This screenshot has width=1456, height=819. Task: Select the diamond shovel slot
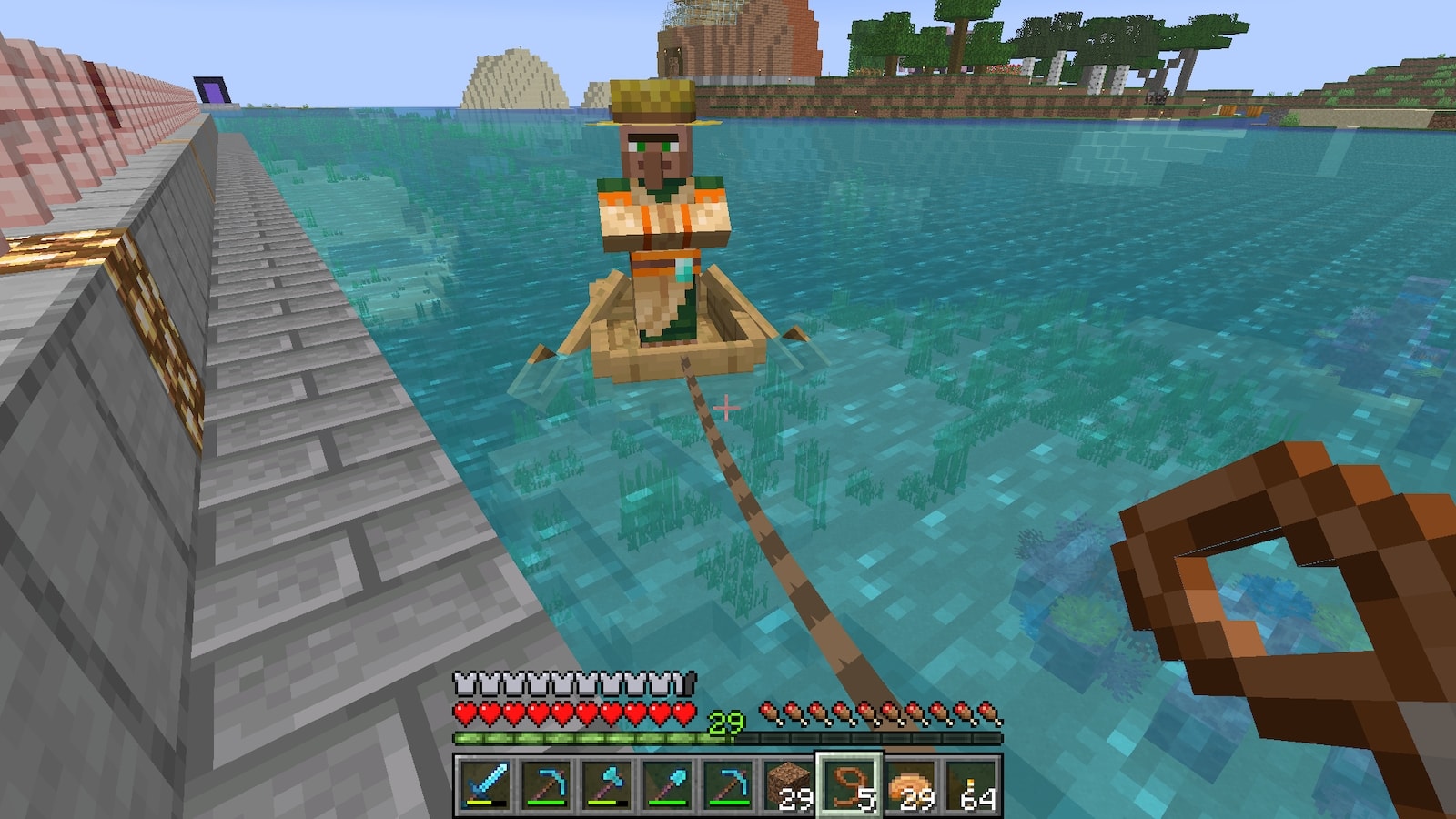668,784
